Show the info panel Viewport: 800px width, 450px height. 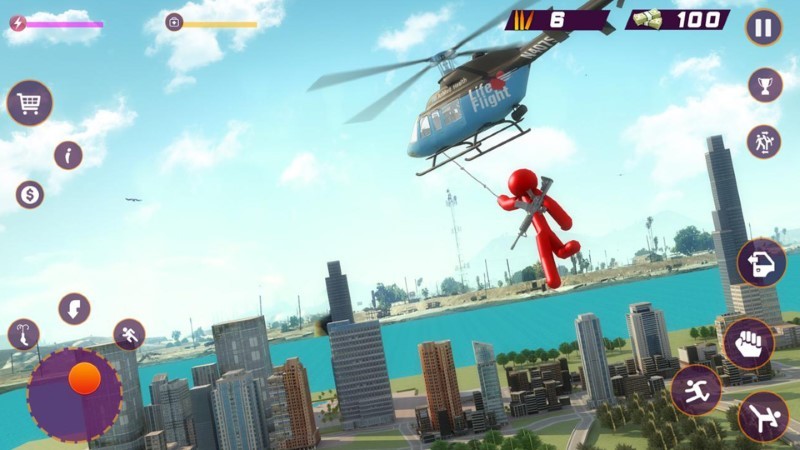point(68,155)
